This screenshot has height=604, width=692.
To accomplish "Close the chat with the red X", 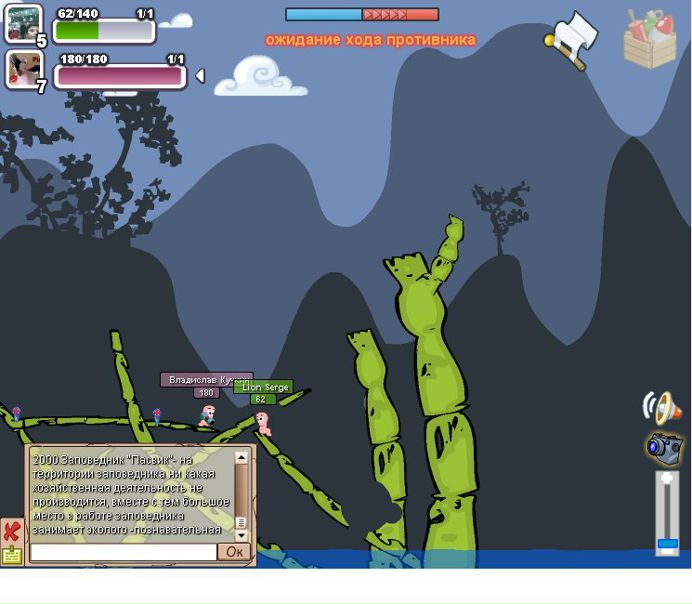I will tap(11, 530).
